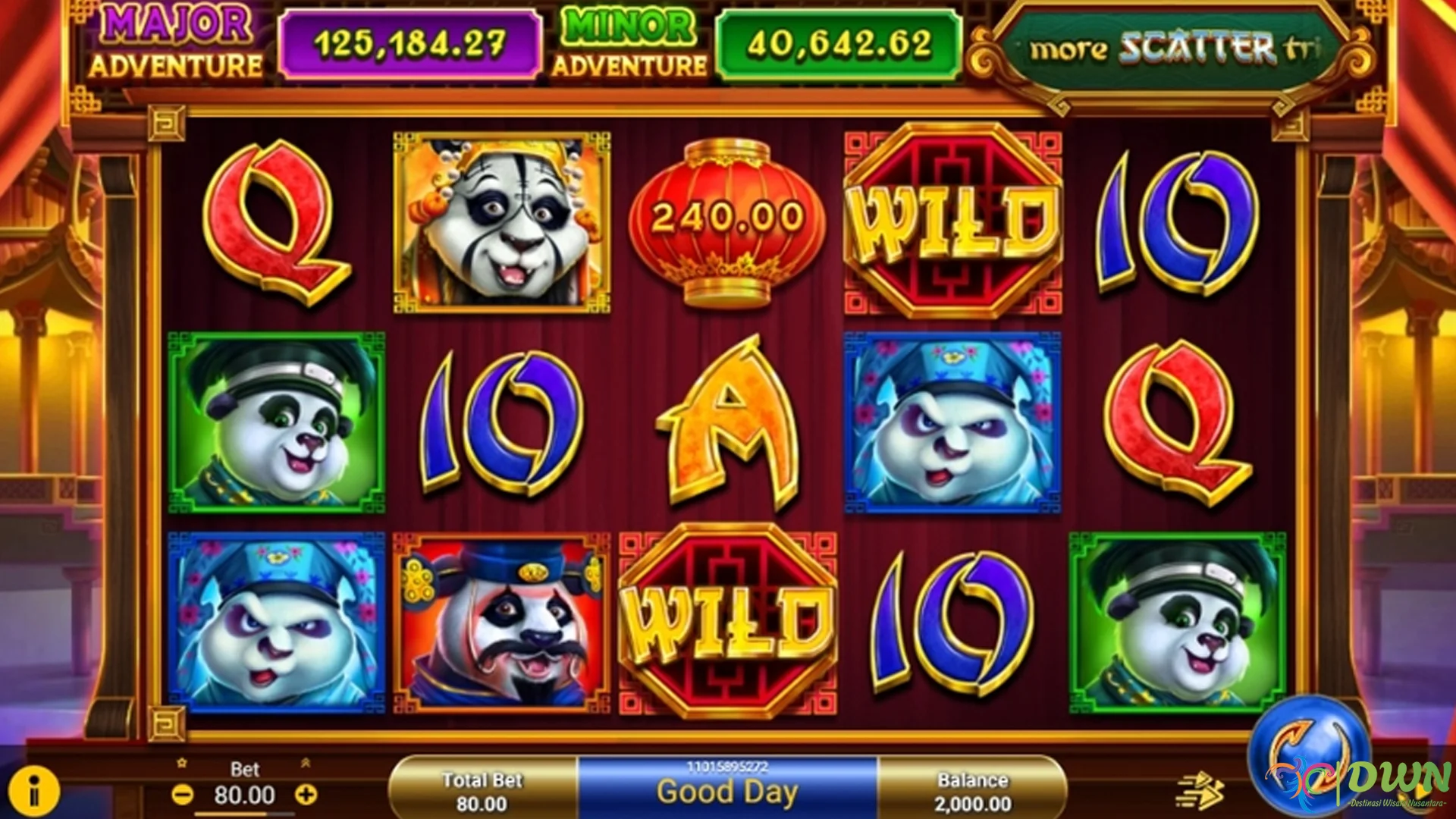This screenshot has height=819, width=1456.
Task: Click the Bet amount field showing 80.00
Action: tap(245, 794)
